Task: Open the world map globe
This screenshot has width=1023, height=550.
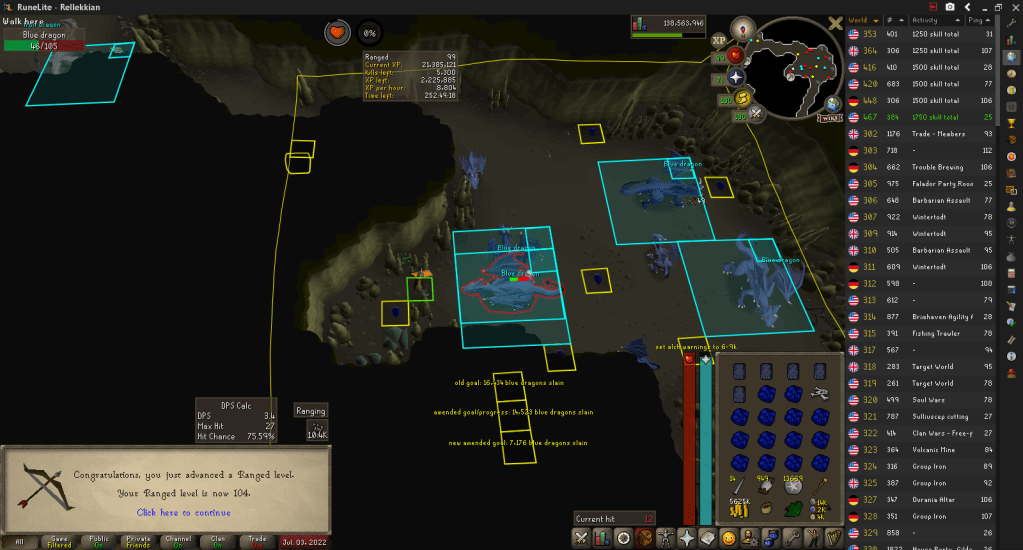Action: 833,103
